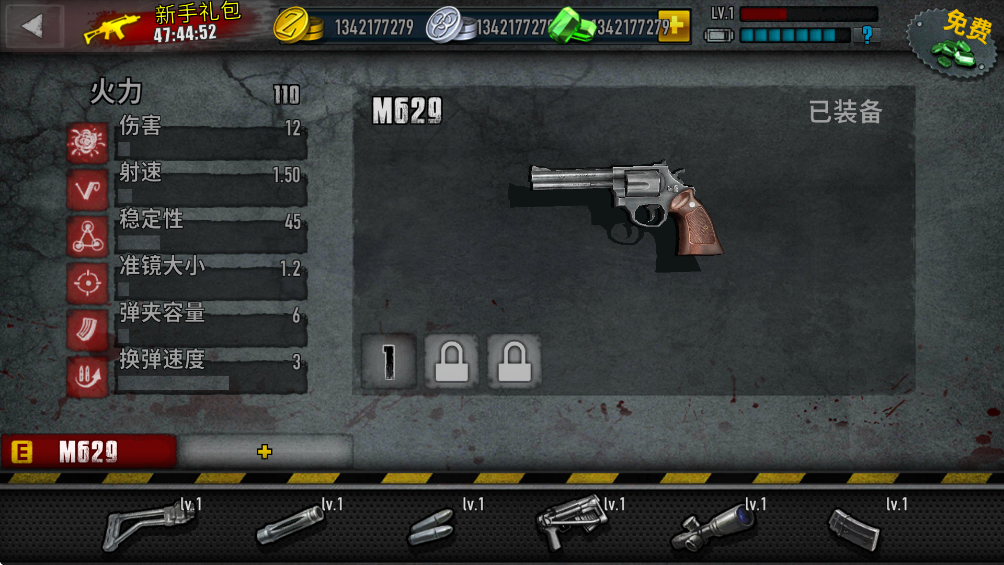1004x565 pixels.
Task: Click the 稳定性 stability stat icon
Action: (87, 236)
